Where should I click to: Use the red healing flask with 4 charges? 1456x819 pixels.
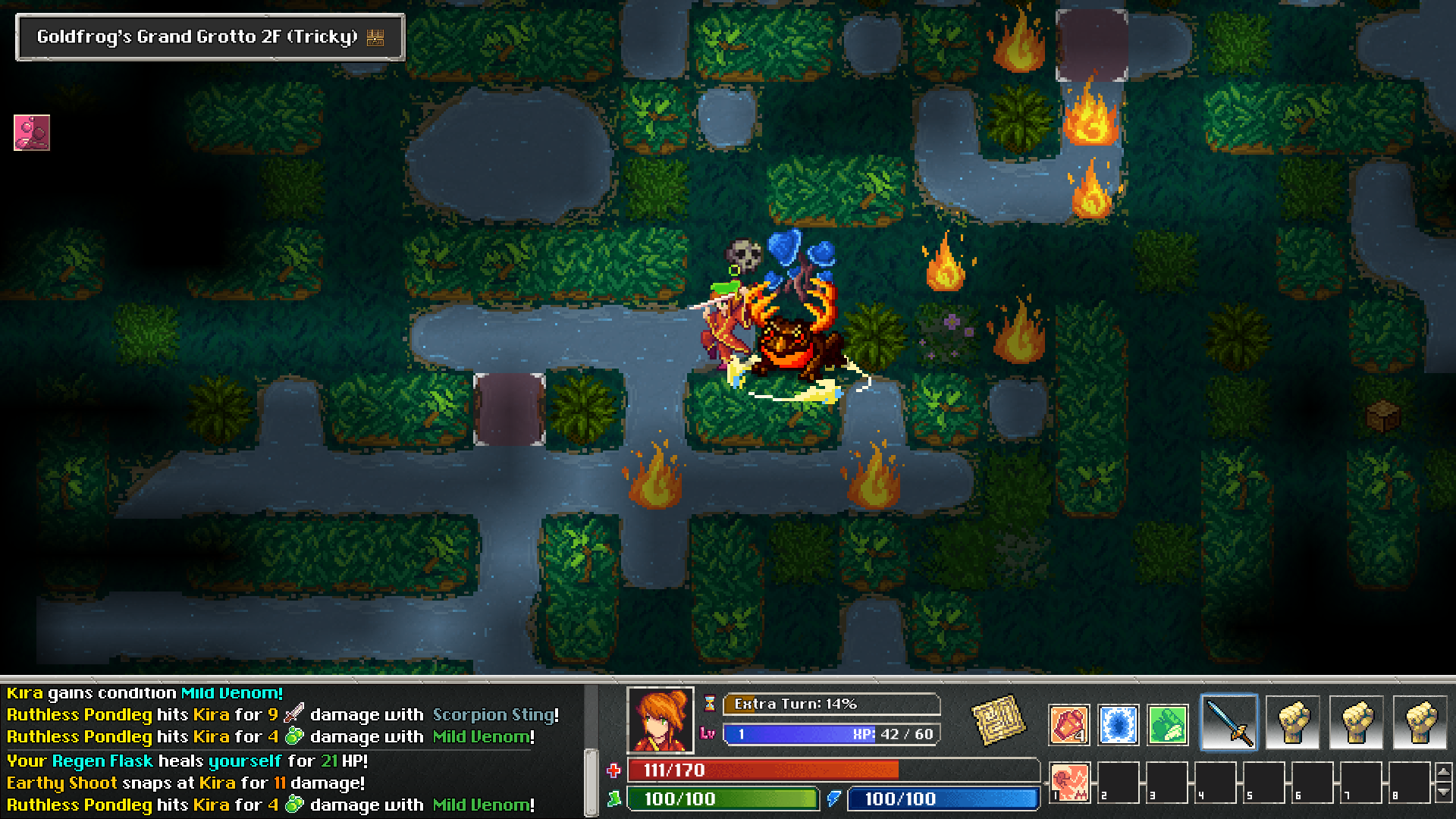coord(1068,724)
